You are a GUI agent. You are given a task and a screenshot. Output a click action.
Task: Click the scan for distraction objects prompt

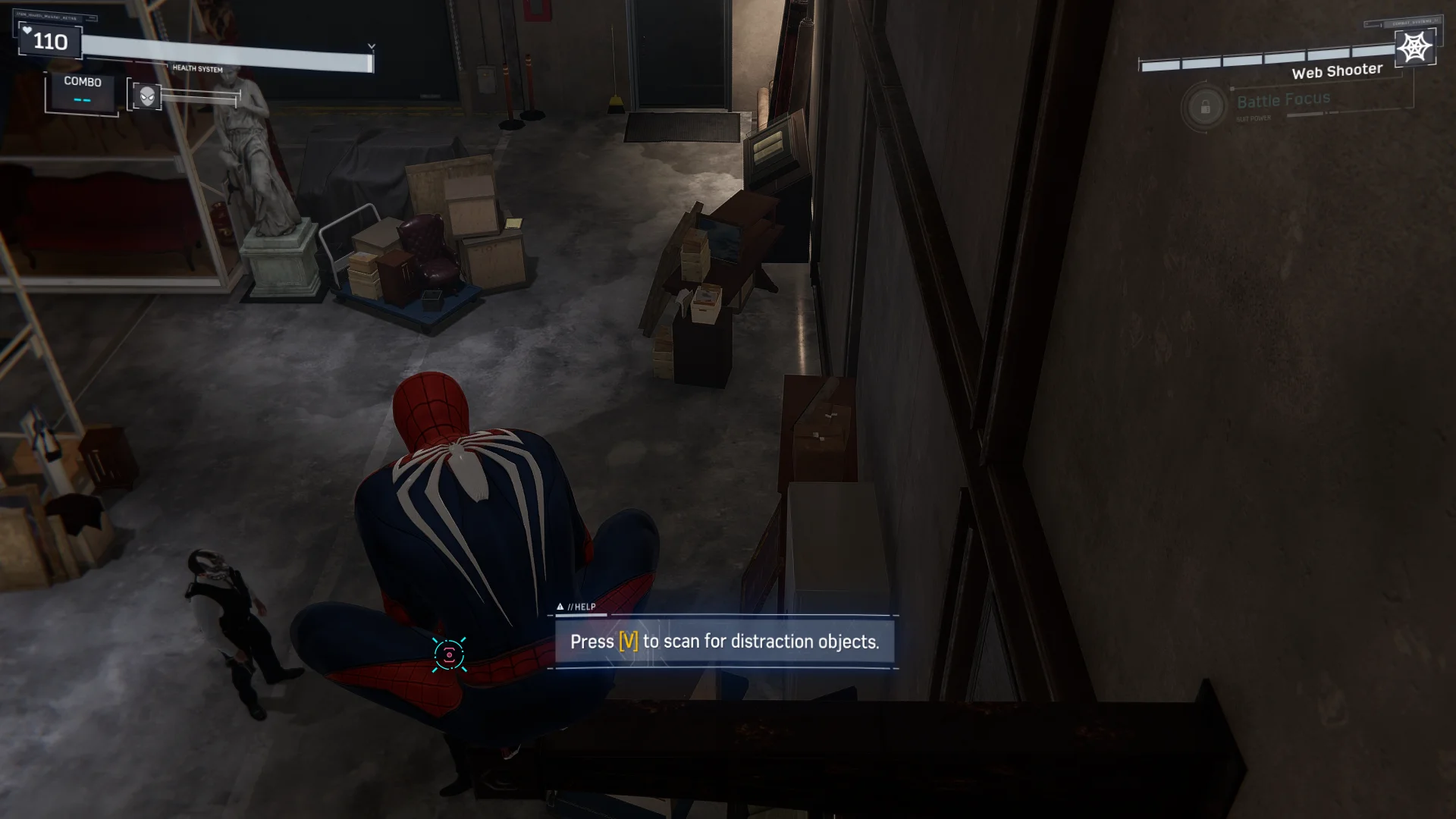pos(724,641)
